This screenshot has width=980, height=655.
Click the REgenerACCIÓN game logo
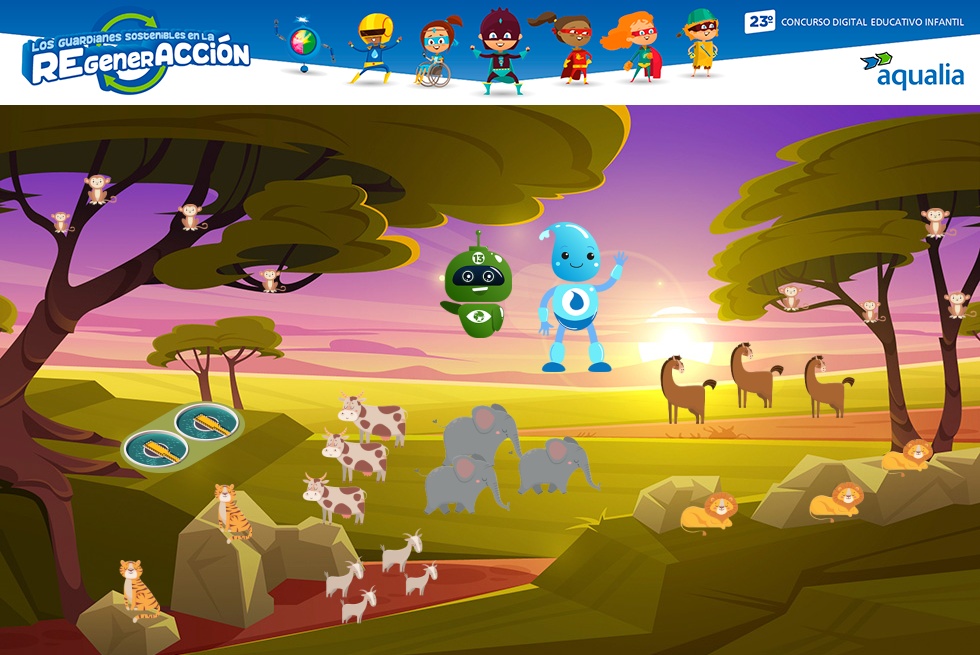(x=138, y=54)
